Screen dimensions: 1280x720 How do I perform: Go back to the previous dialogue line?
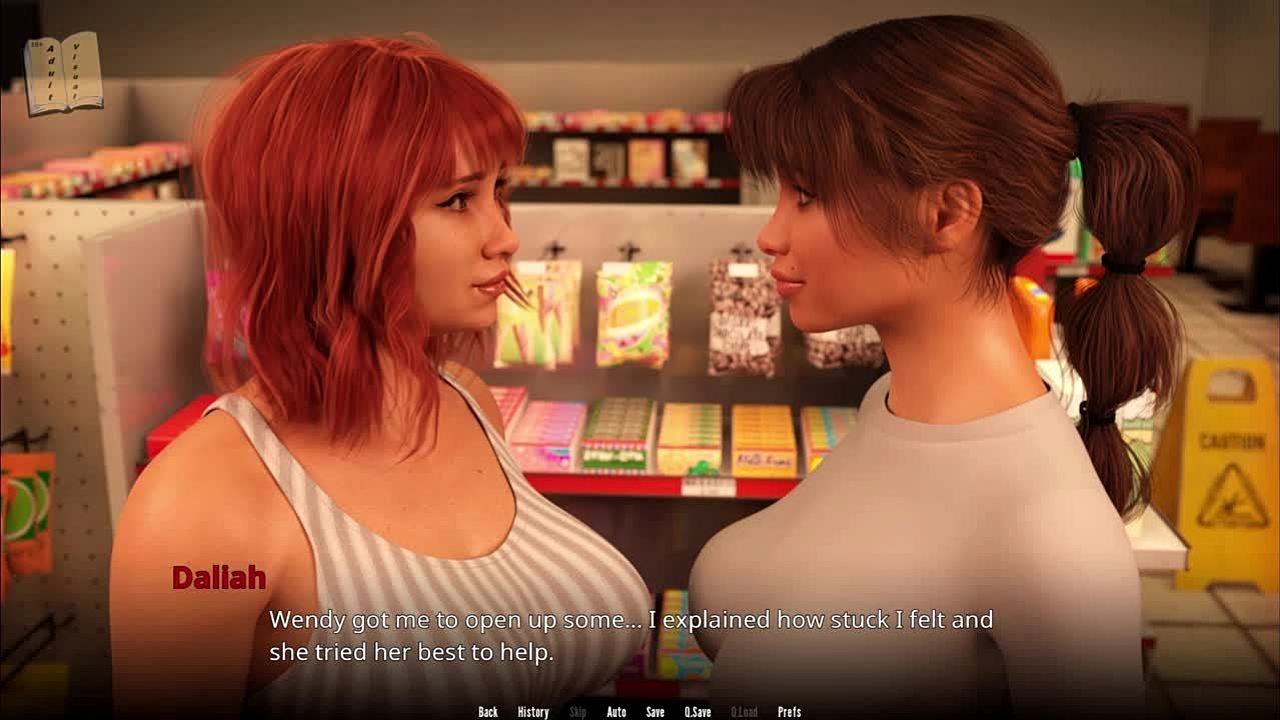click(488, 712)
